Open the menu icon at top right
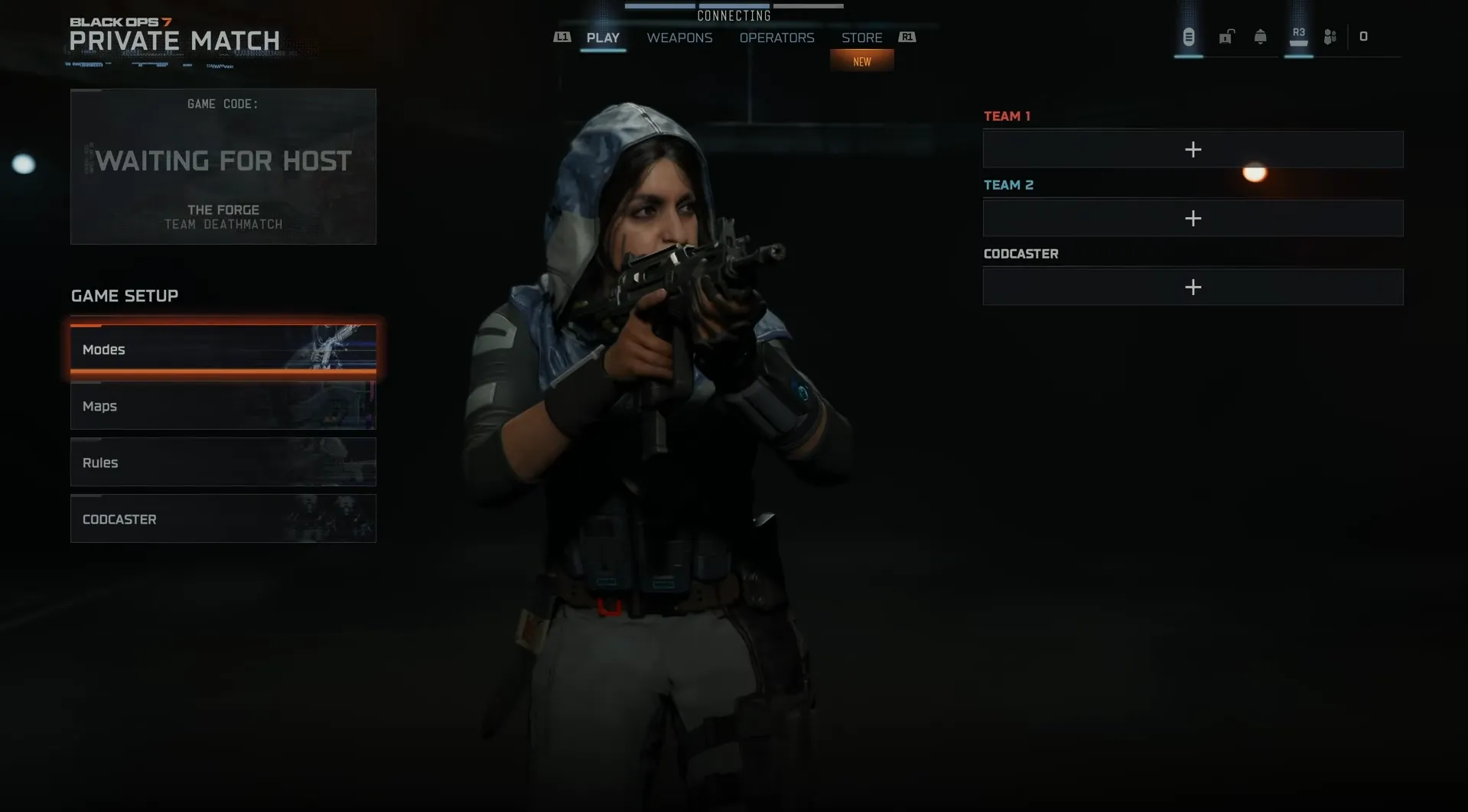Screen dimensions: 1468x812 pyautogui.click(x=1188, y=37)
